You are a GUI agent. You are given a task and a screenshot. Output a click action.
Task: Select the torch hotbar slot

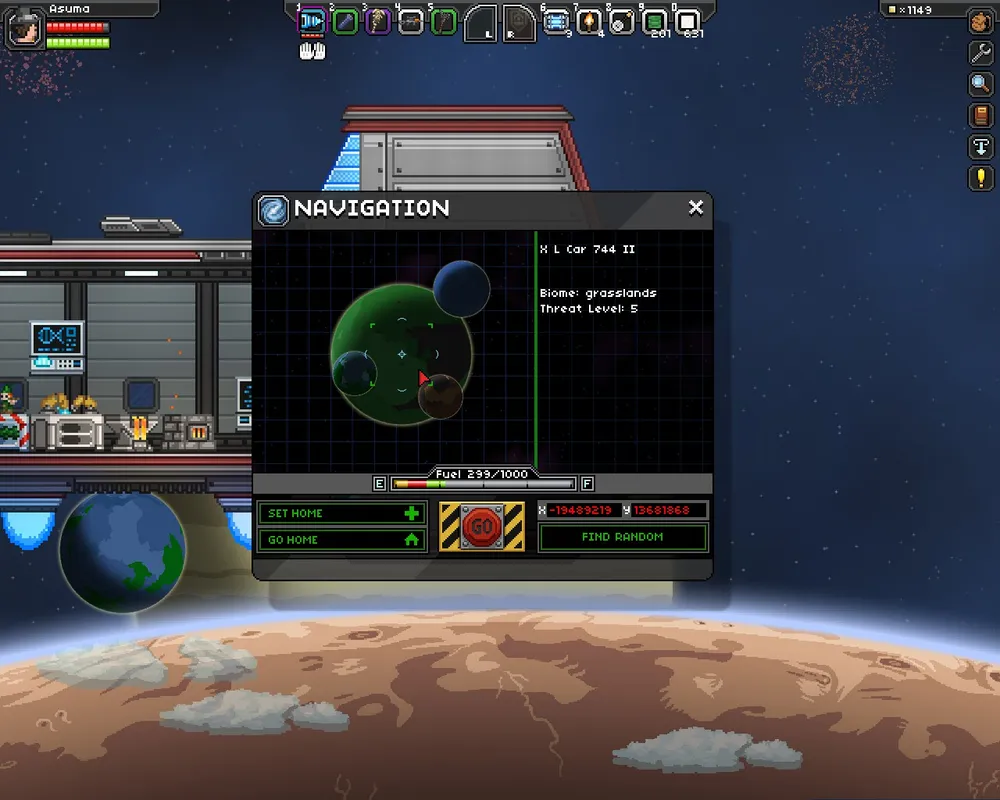coord(590,21)
